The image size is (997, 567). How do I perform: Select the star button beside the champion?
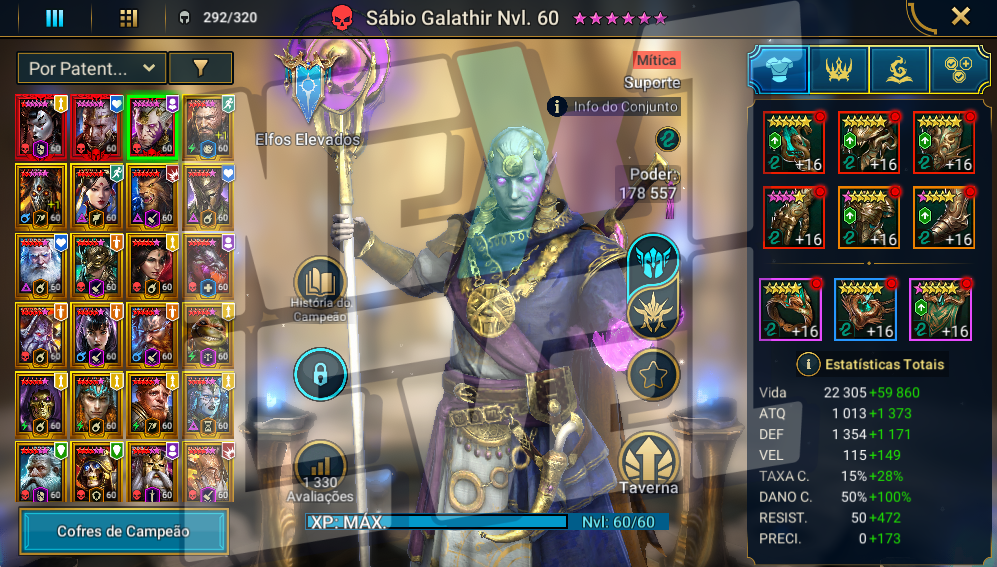click(654, 375)
